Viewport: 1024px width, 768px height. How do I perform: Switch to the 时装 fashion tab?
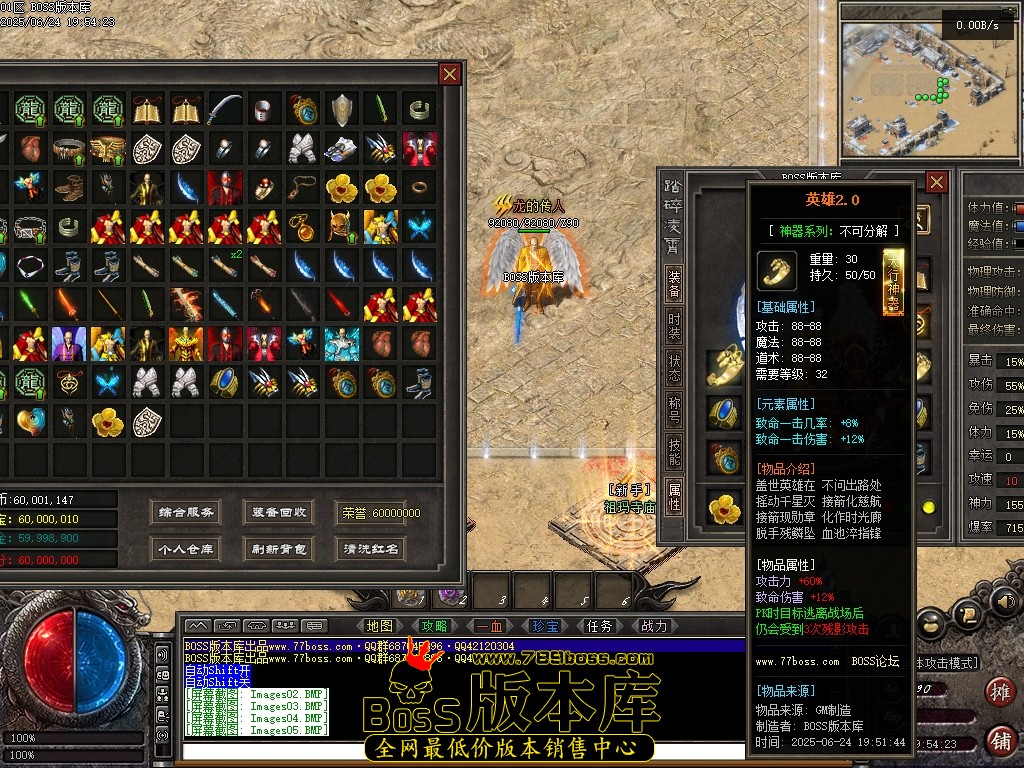tap(675, 327)
